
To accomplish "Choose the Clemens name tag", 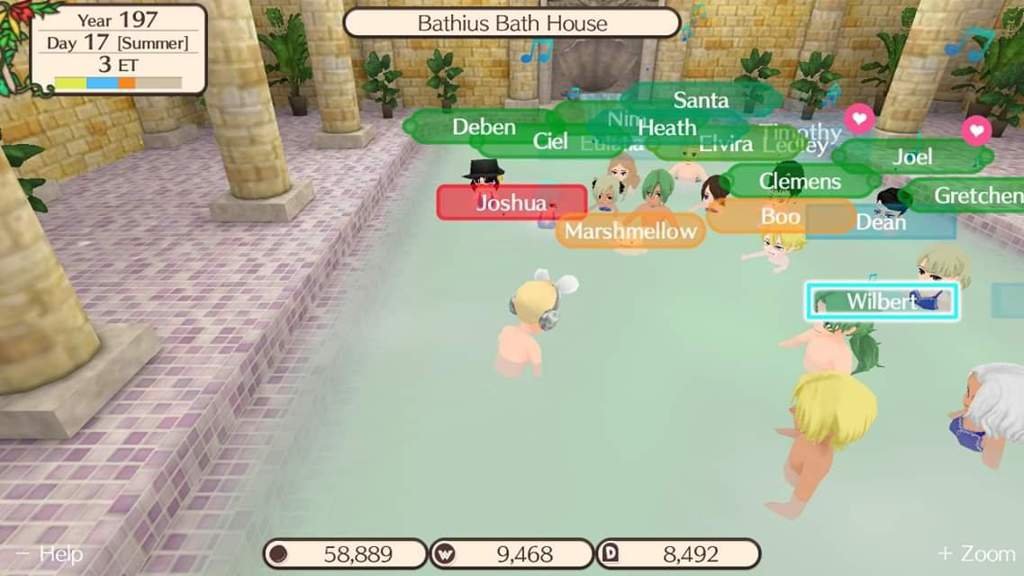I will pyautogui.click(x=799, y=181).
